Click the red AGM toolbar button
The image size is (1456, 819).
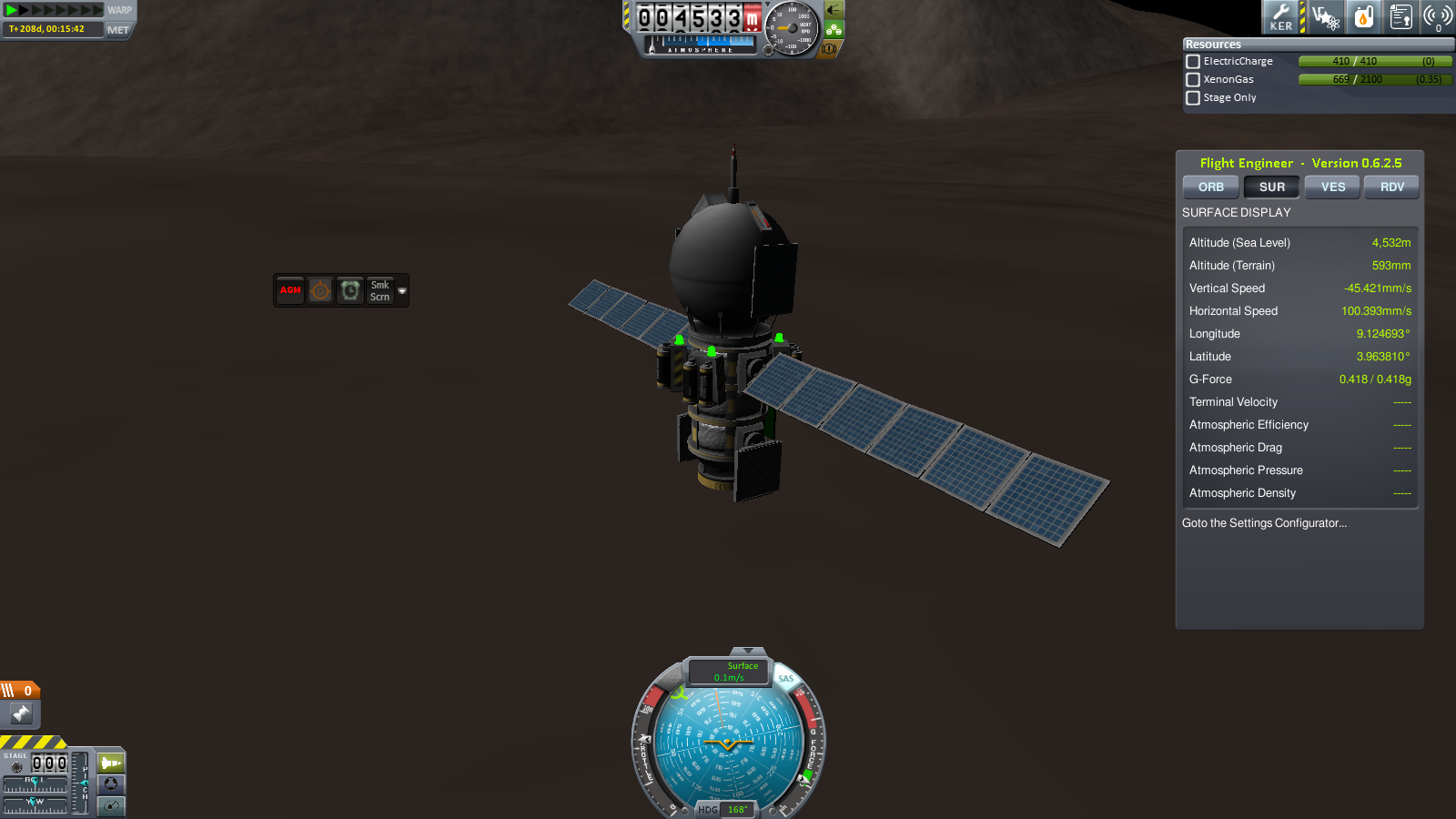pos(290,290)
